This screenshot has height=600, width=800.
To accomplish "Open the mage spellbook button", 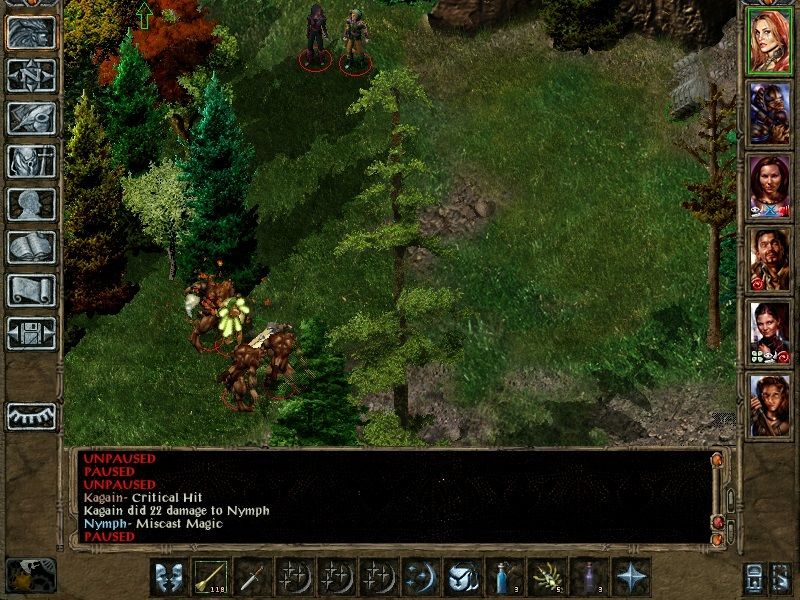I will tap(31, 247).
